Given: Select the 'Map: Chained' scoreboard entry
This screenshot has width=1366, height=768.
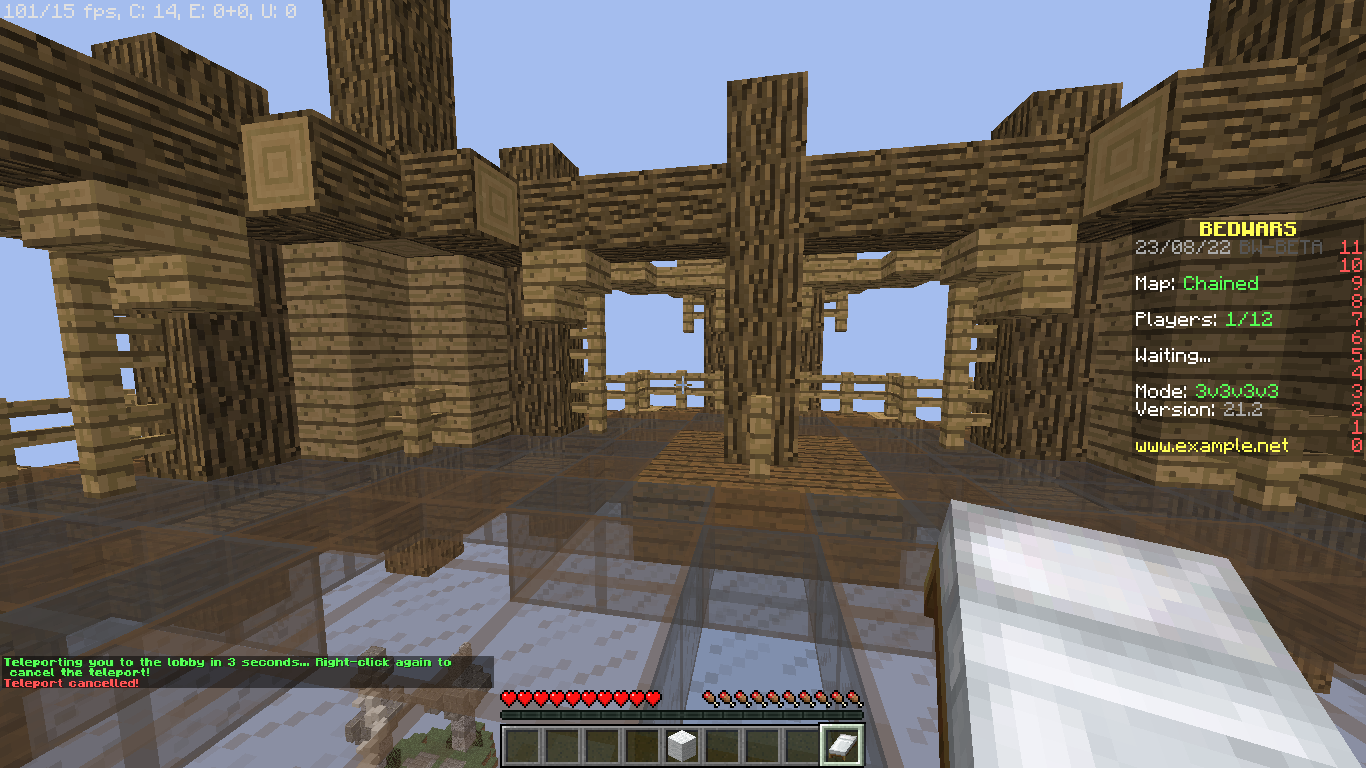Looking at the screenshot, I should (1196, 284).
